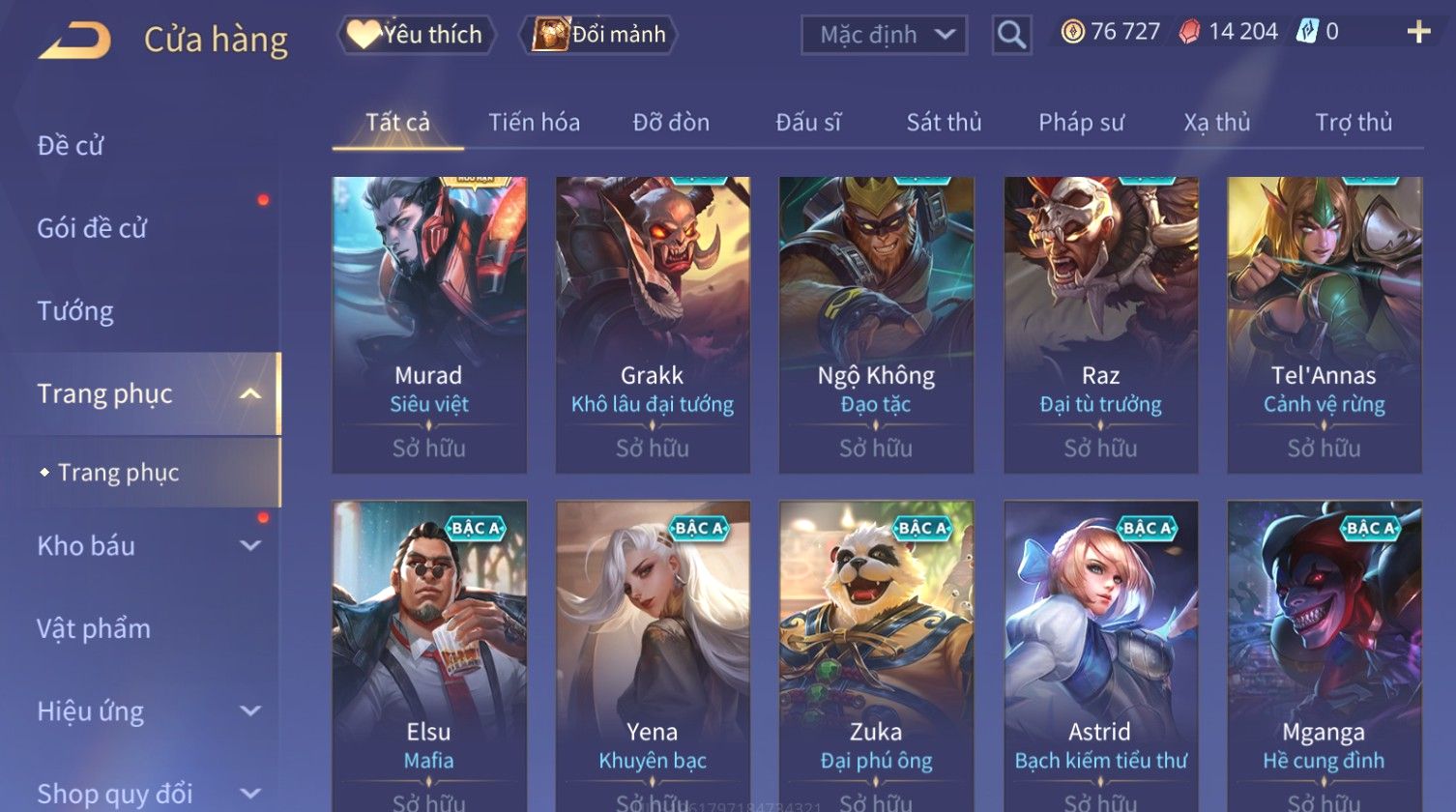Switch to the Tiến hóa tab
The width and height of the screenshot is (1456, 812).
coord(534,123)
